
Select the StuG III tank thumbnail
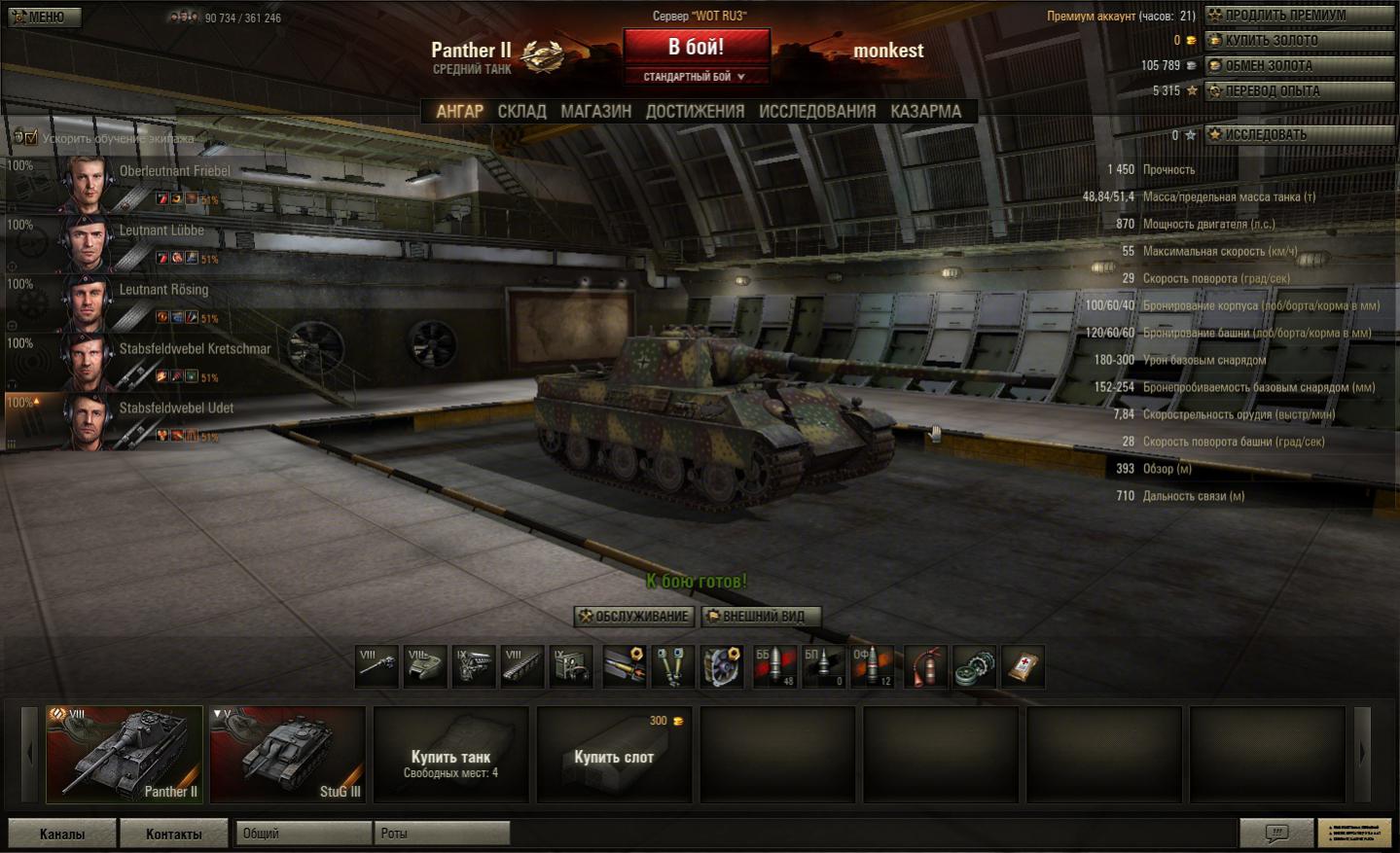(287, 755)
